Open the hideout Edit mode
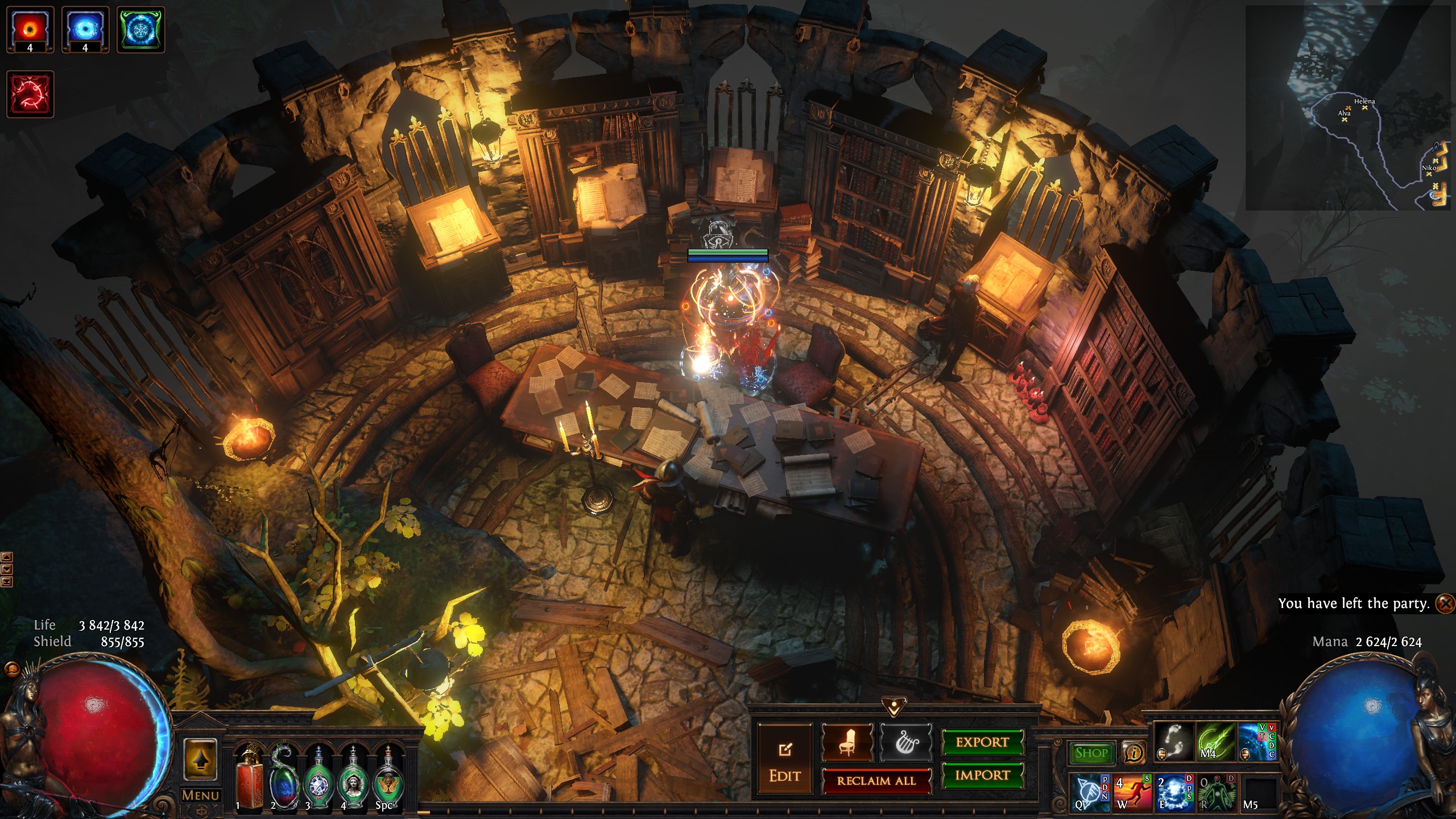Screen dimensions: 1456x819 coord(784,759)
